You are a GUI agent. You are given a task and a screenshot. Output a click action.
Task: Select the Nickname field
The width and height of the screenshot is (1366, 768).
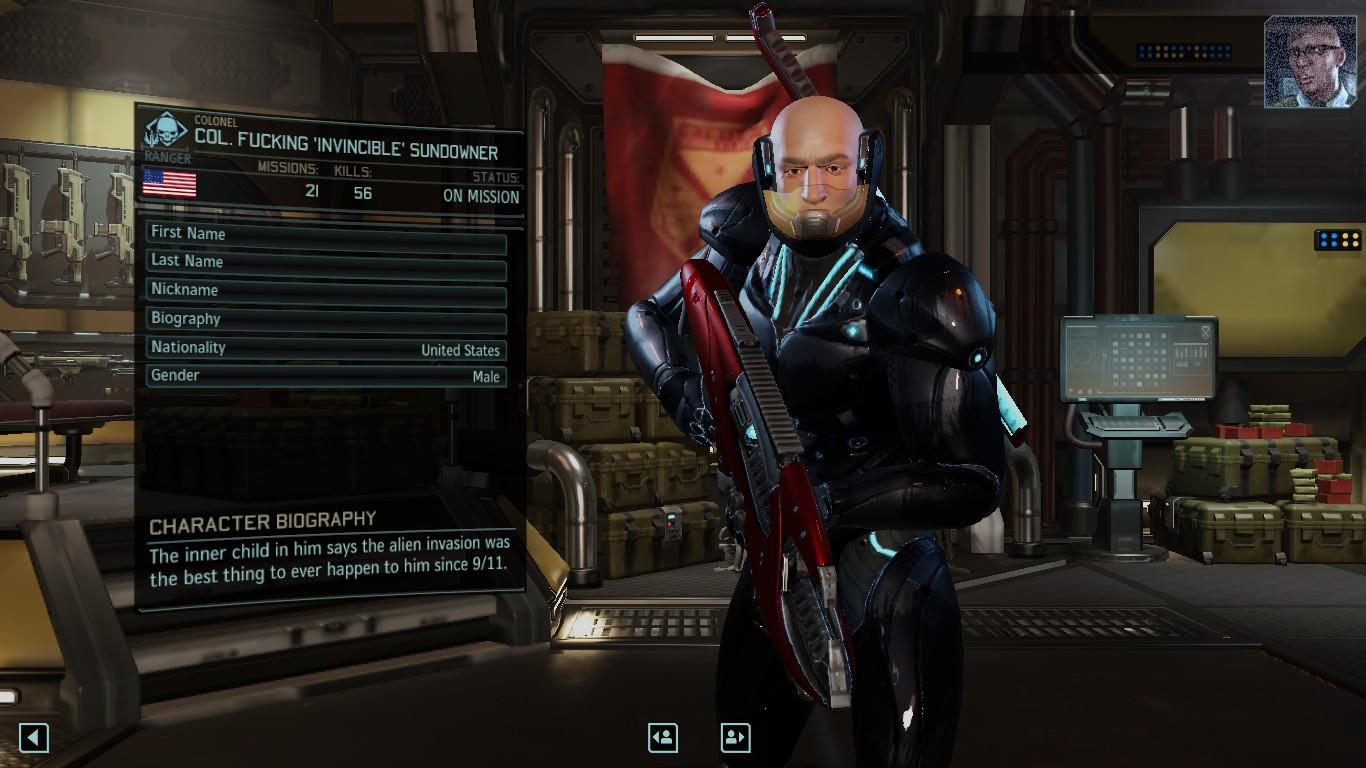tap(325, 289)
